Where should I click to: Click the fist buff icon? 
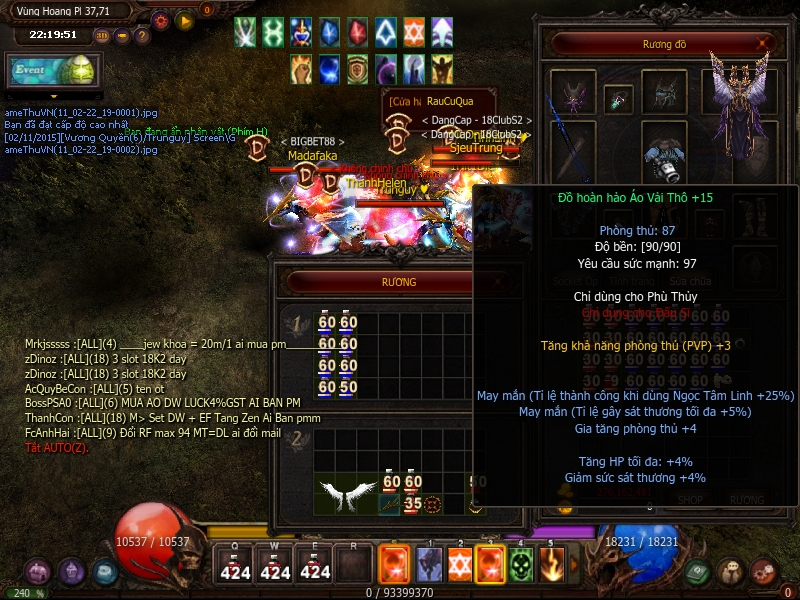pyautogui.click(x=301, y=68)
